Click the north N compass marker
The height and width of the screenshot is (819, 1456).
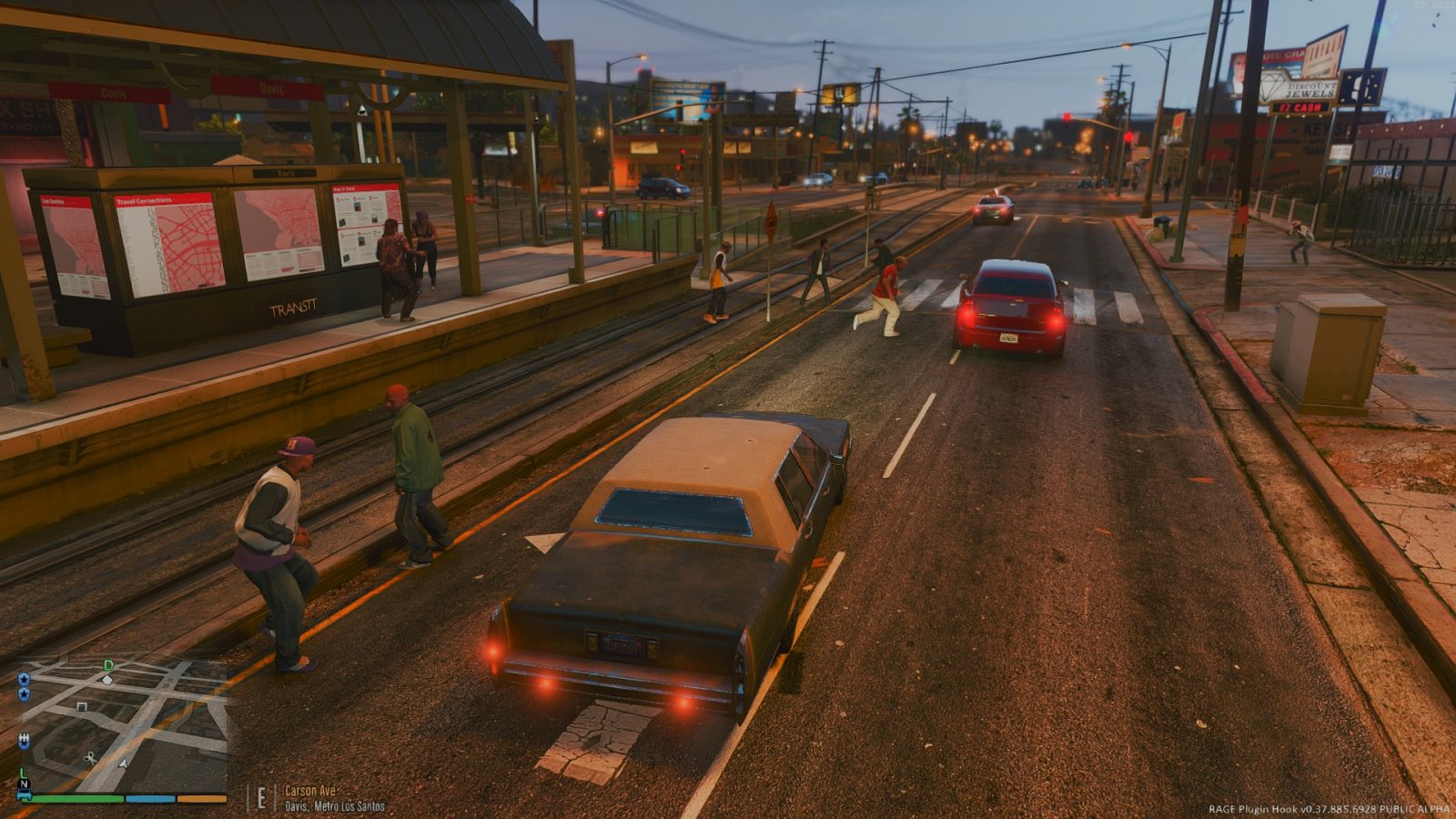point(24,784)
